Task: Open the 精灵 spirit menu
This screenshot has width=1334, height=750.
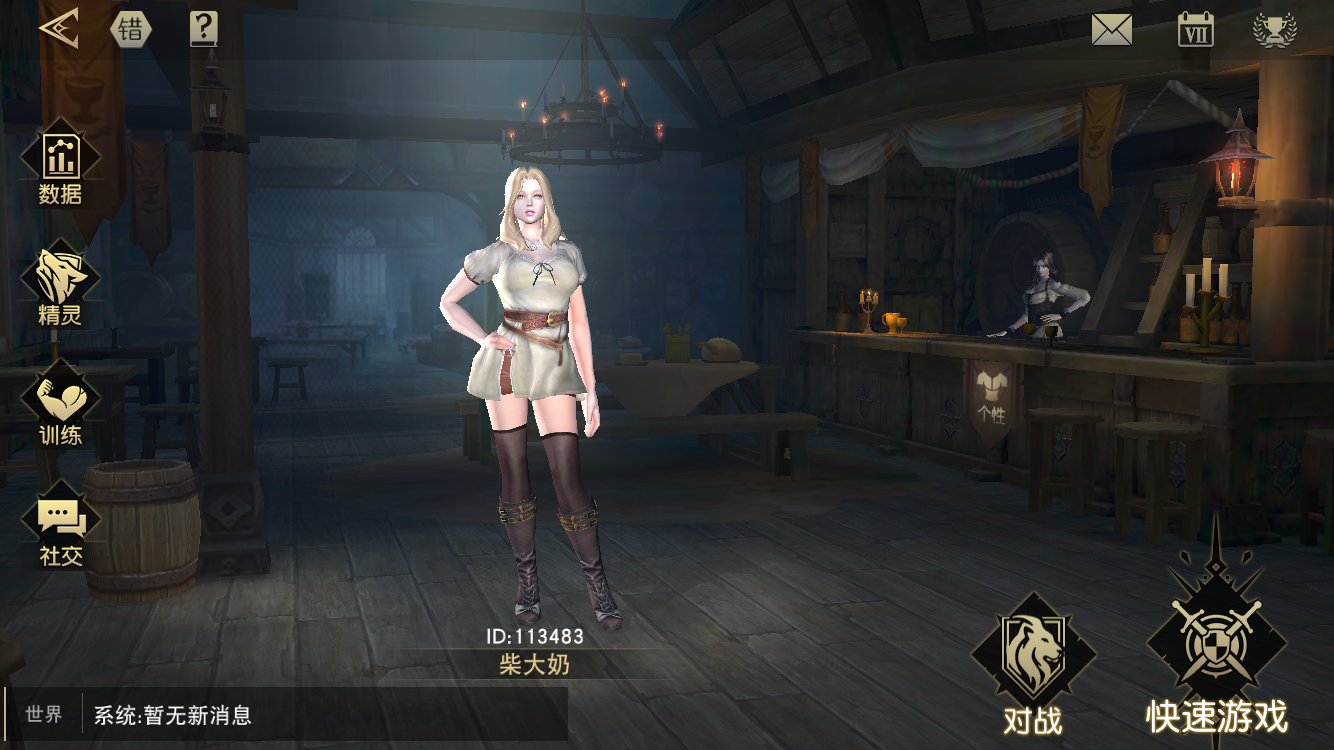Action: click(61, 288)
